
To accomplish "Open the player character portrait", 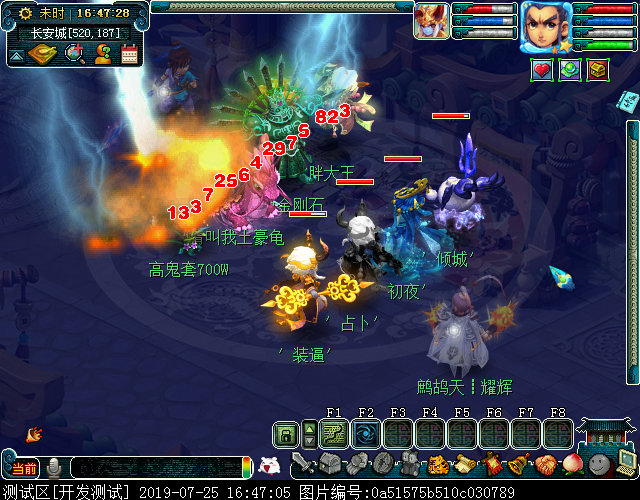I will pyautogui.click(x=545, y=24).
